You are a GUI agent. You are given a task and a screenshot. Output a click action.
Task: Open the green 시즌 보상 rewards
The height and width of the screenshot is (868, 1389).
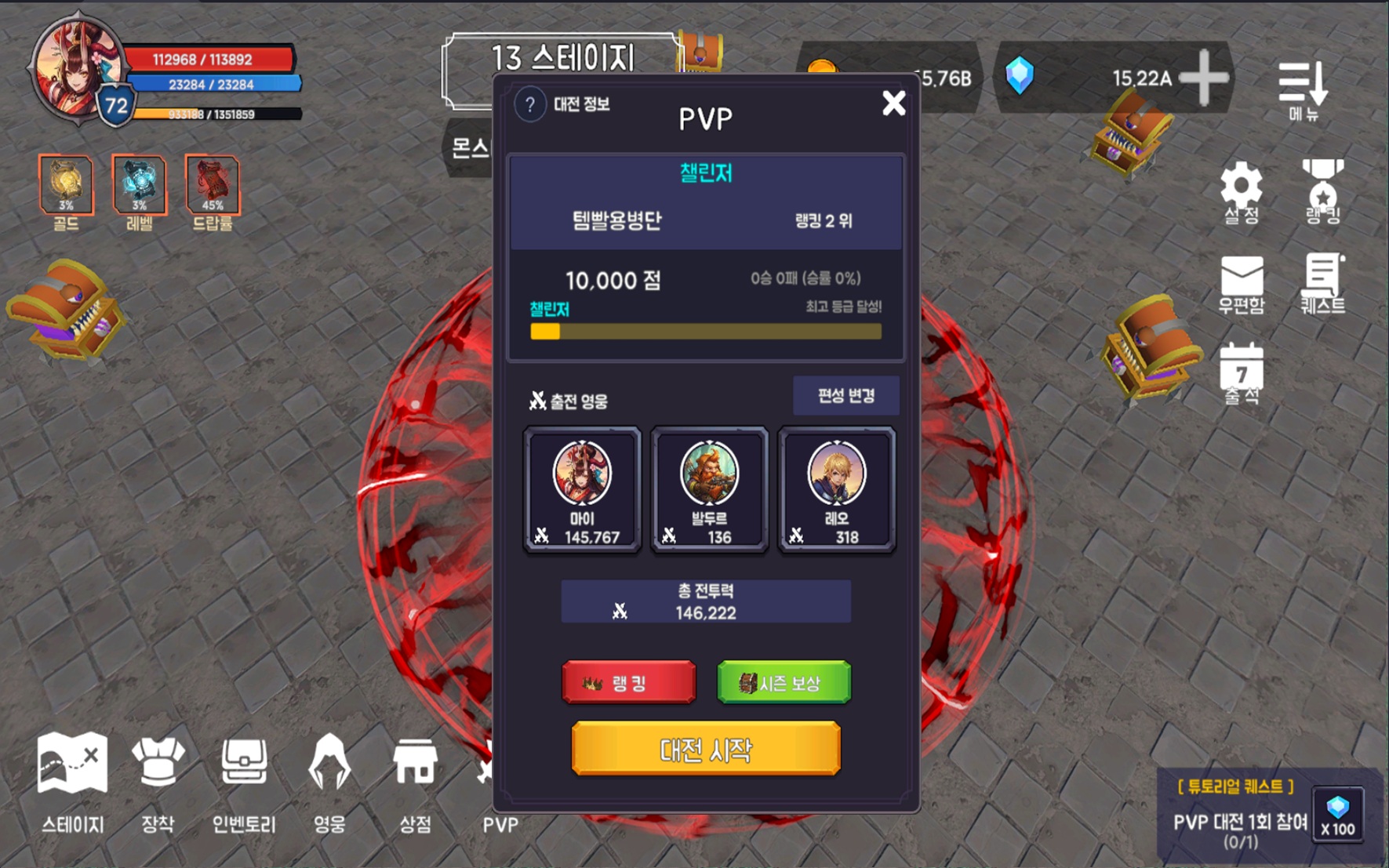(x=784, y=681)
